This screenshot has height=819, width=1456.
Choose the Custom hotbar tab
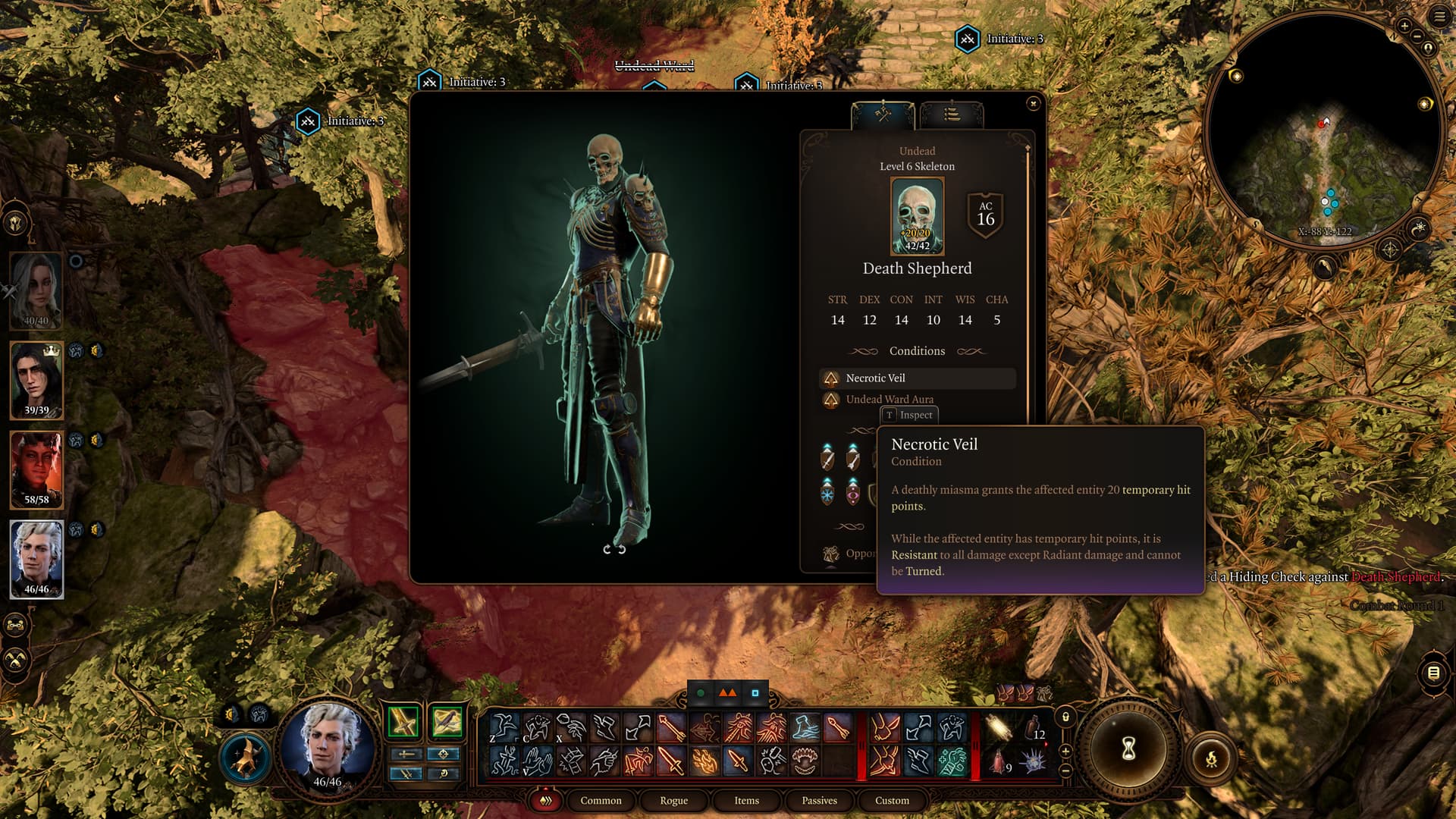892,800
